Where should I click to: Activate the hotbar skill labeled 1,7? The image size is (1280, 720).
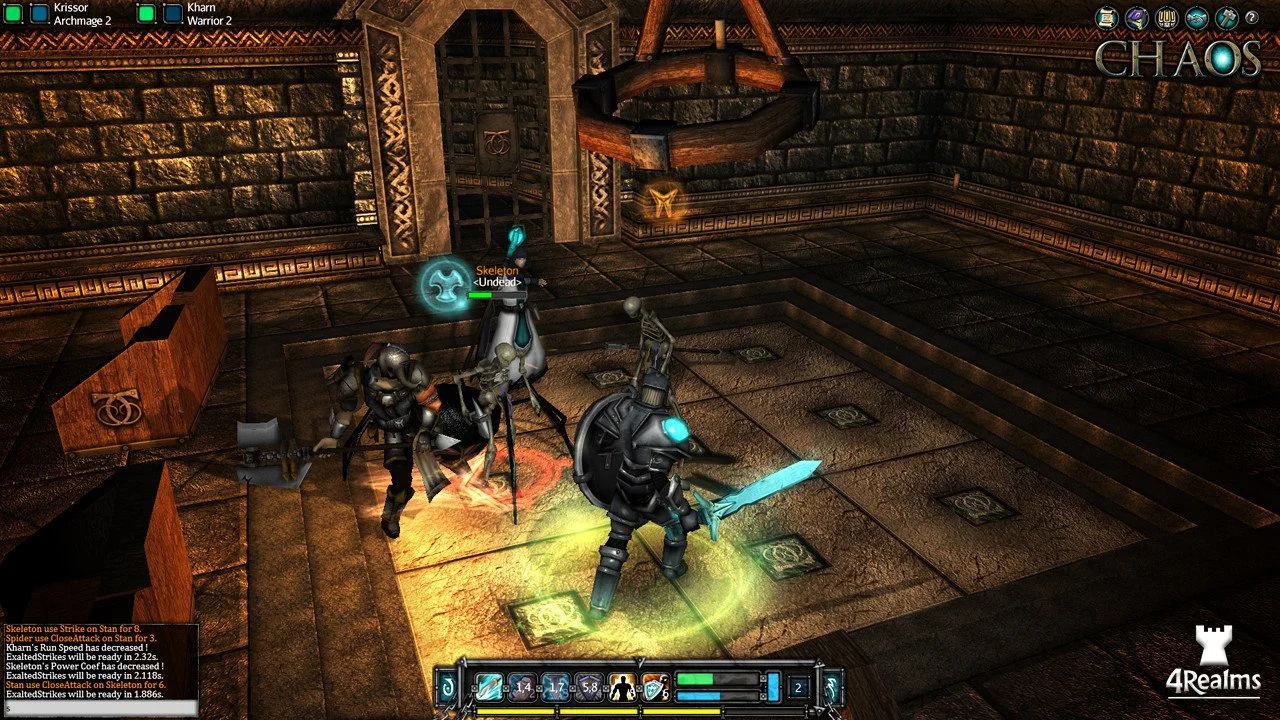[x=556, y=685]
